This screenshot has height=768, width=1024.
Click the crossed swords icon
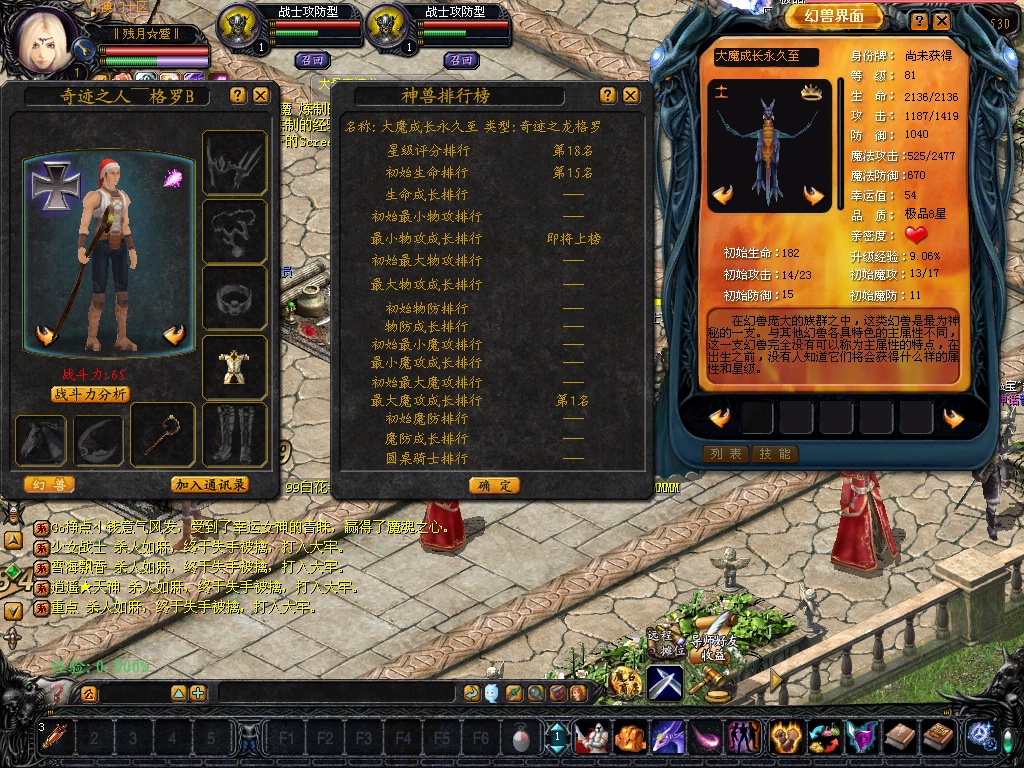pyautogui.click(x=664, y=682)
